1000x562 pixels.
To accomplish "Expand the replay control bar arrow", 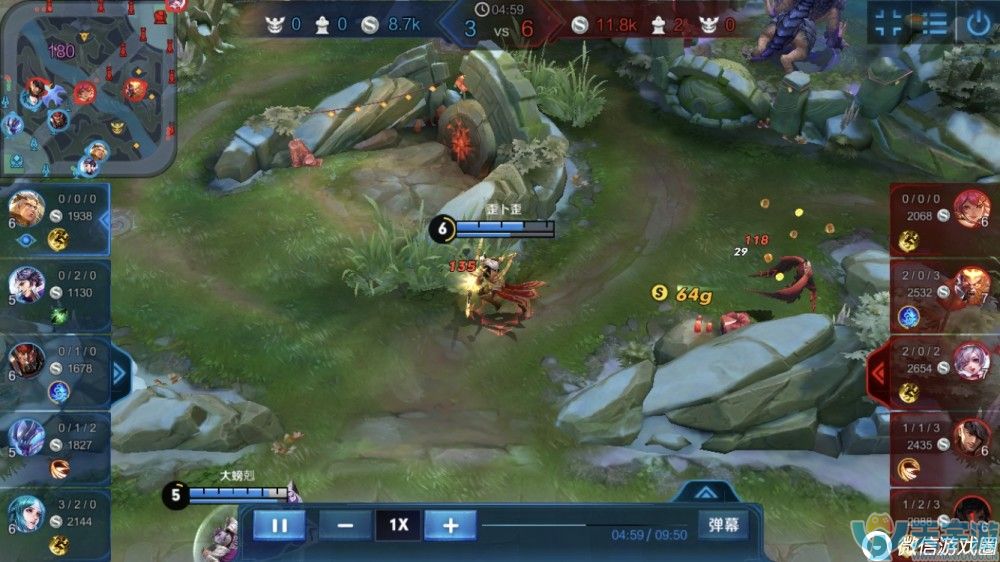I will pyautogui.click(x=704, y=492).
